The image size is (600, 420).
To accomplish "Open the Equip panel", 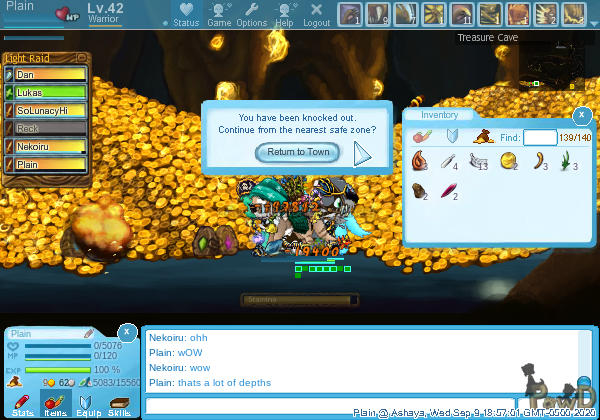I will coord(87,403).
